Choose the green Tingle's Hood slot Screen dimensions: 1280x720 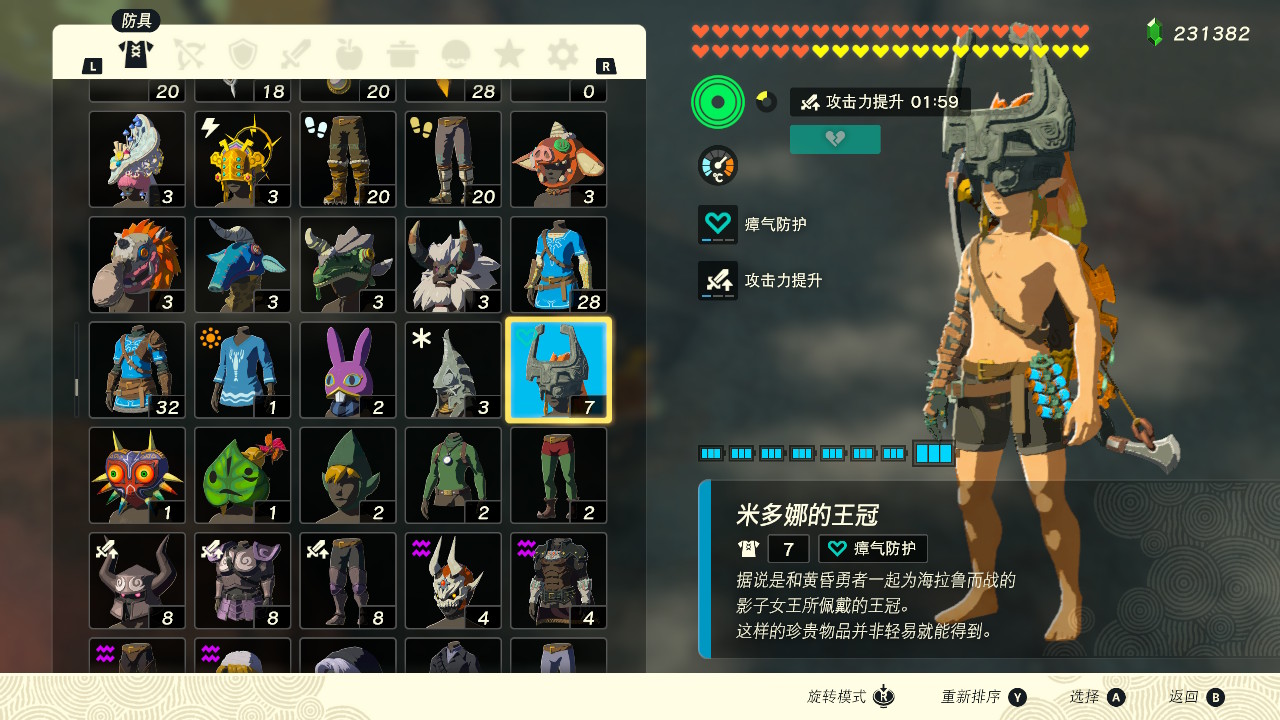348,475
